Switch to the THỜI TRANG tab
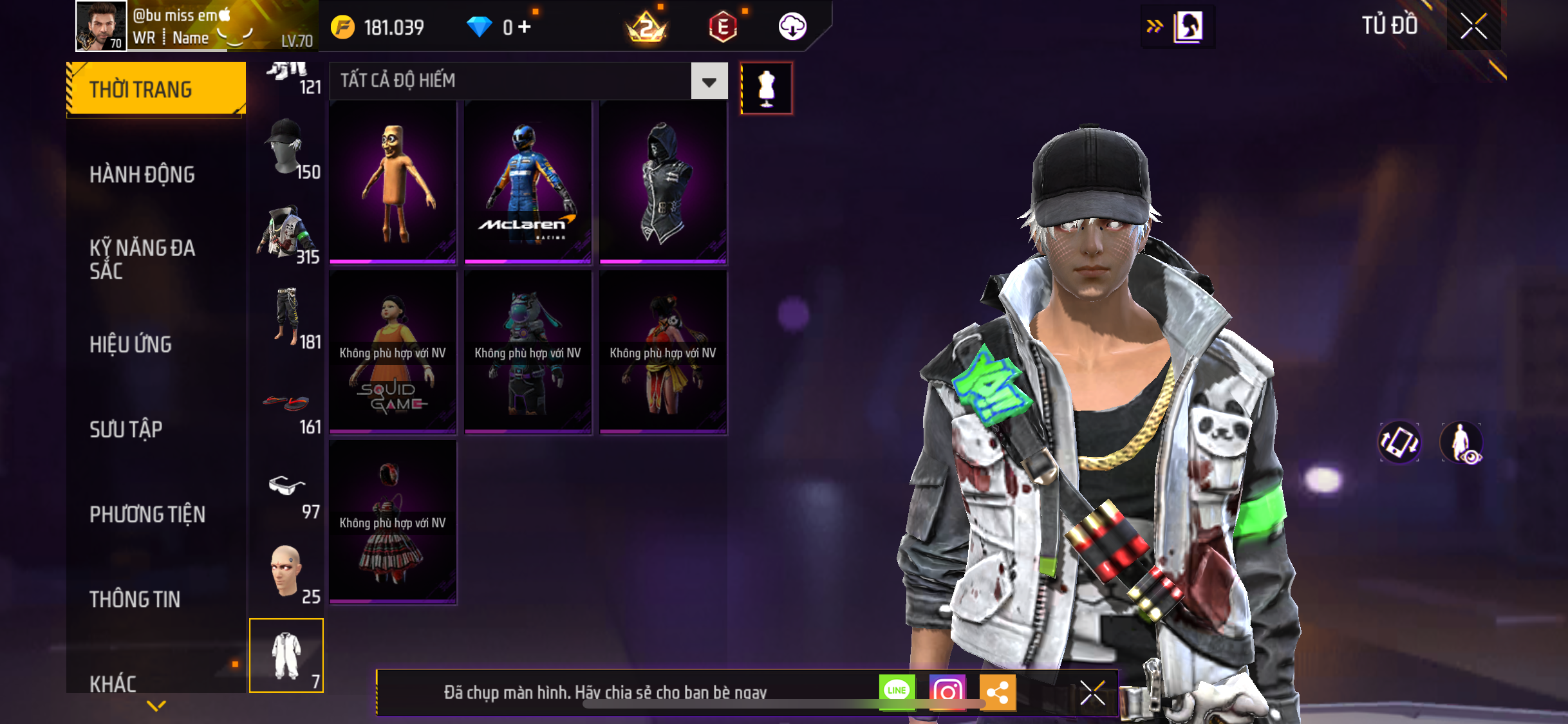The height and width of the screenshot is (724, 1568). click(156, 89)
